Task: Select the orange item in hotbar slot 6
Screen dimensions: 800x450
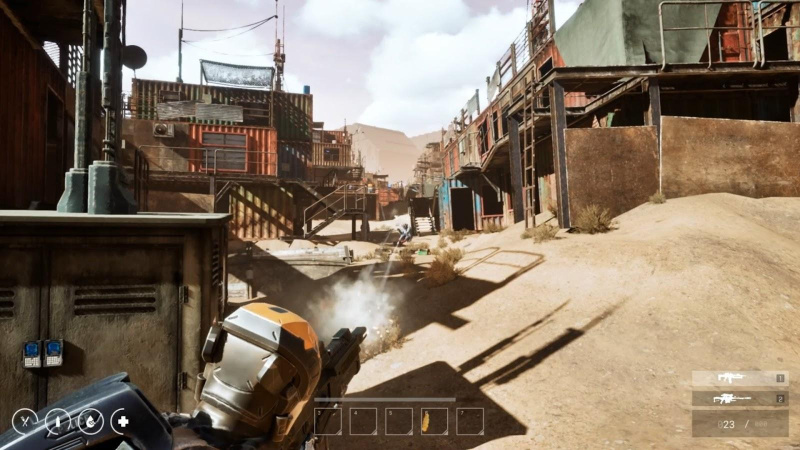Action: click(x=434, y=421)
